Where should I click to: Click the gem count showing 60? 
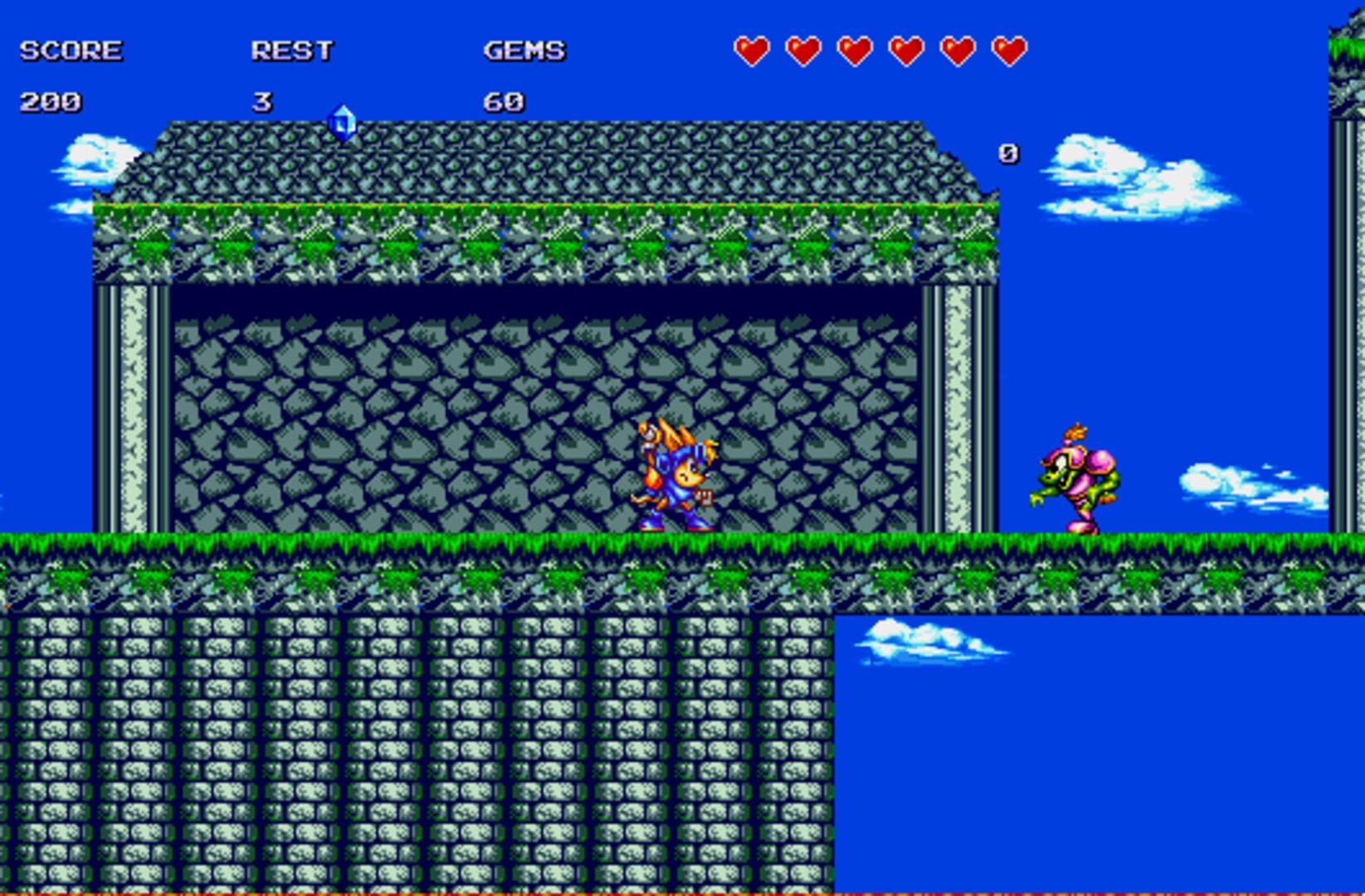click(x=506, y=103)
